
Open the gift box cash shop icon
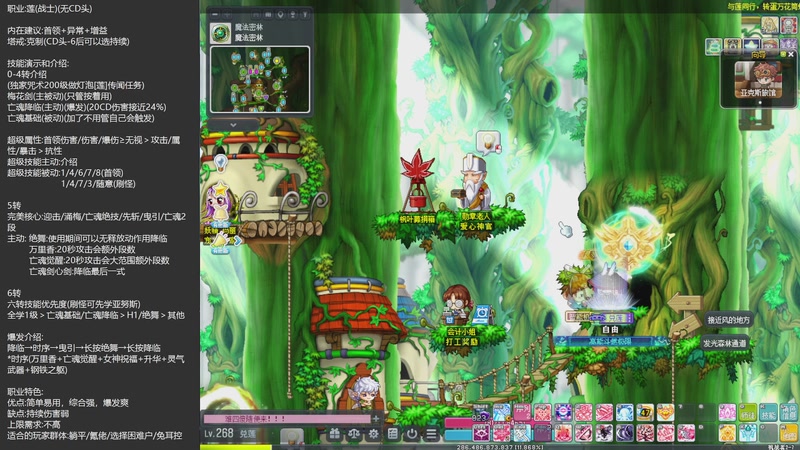(x=336, y=434)
